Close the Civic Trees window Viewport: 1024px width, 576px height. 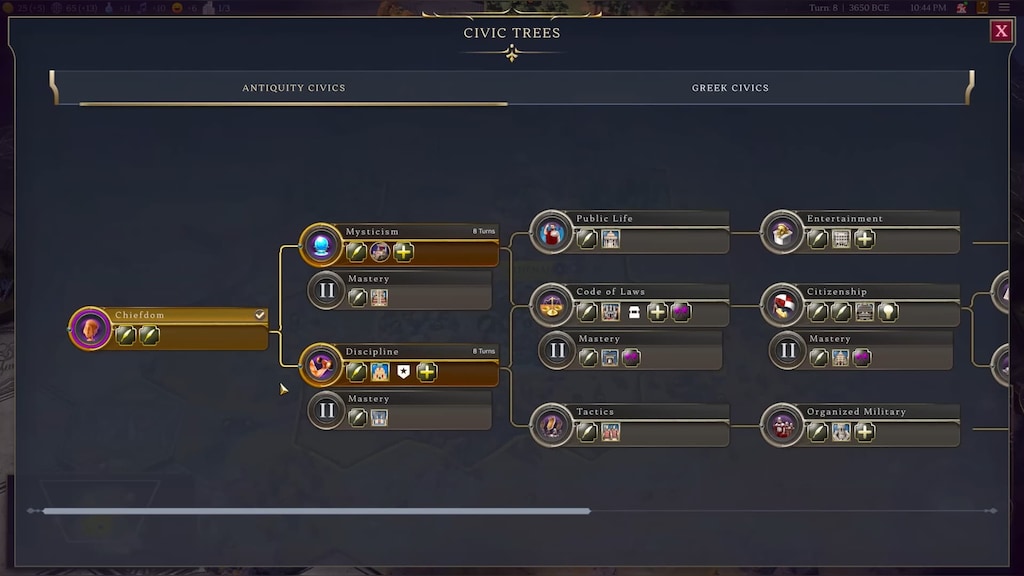click(1001, 32)
